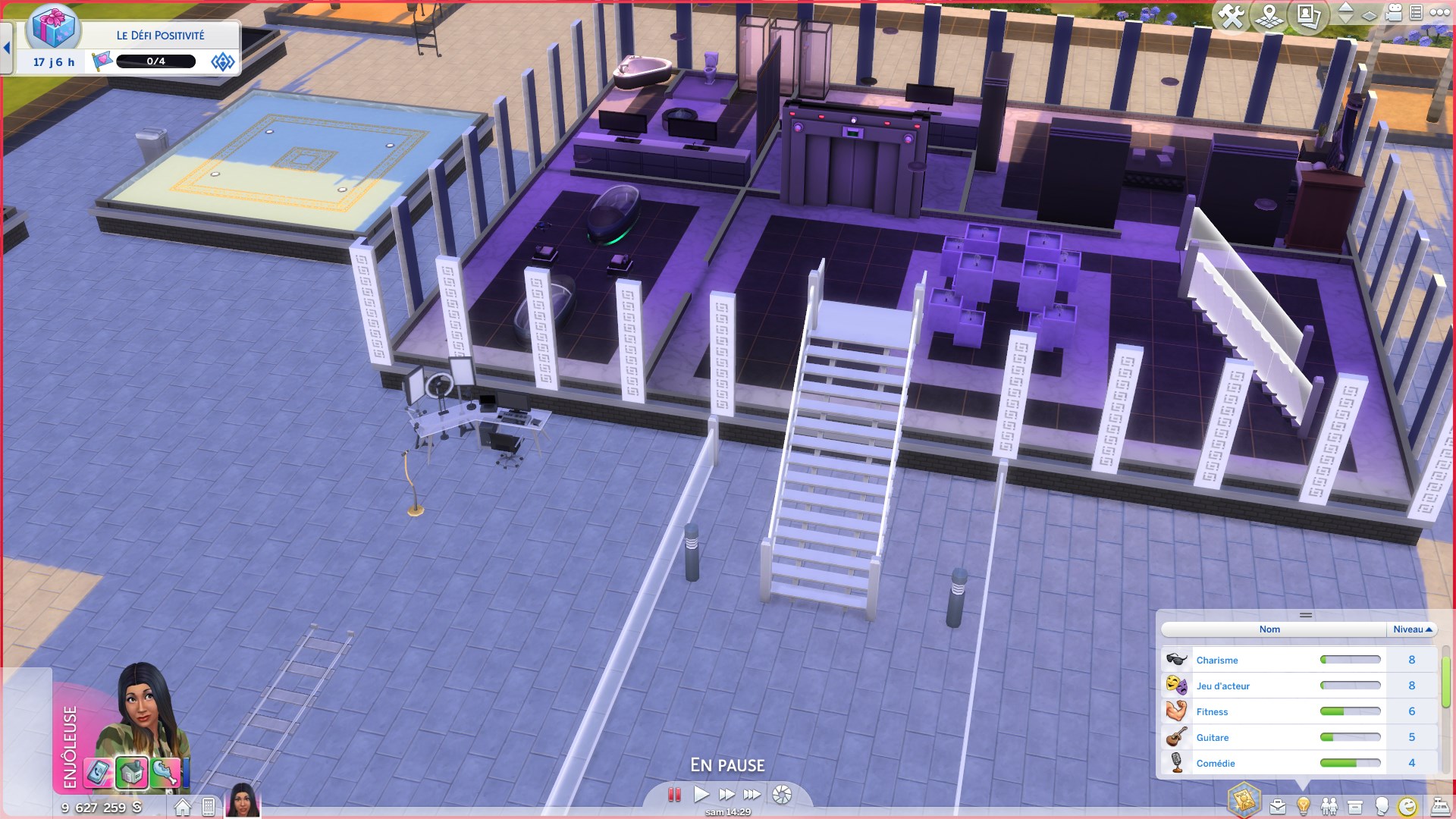
Task: Open the Aspirations smiley icon
Action: tap(1407, 805)
